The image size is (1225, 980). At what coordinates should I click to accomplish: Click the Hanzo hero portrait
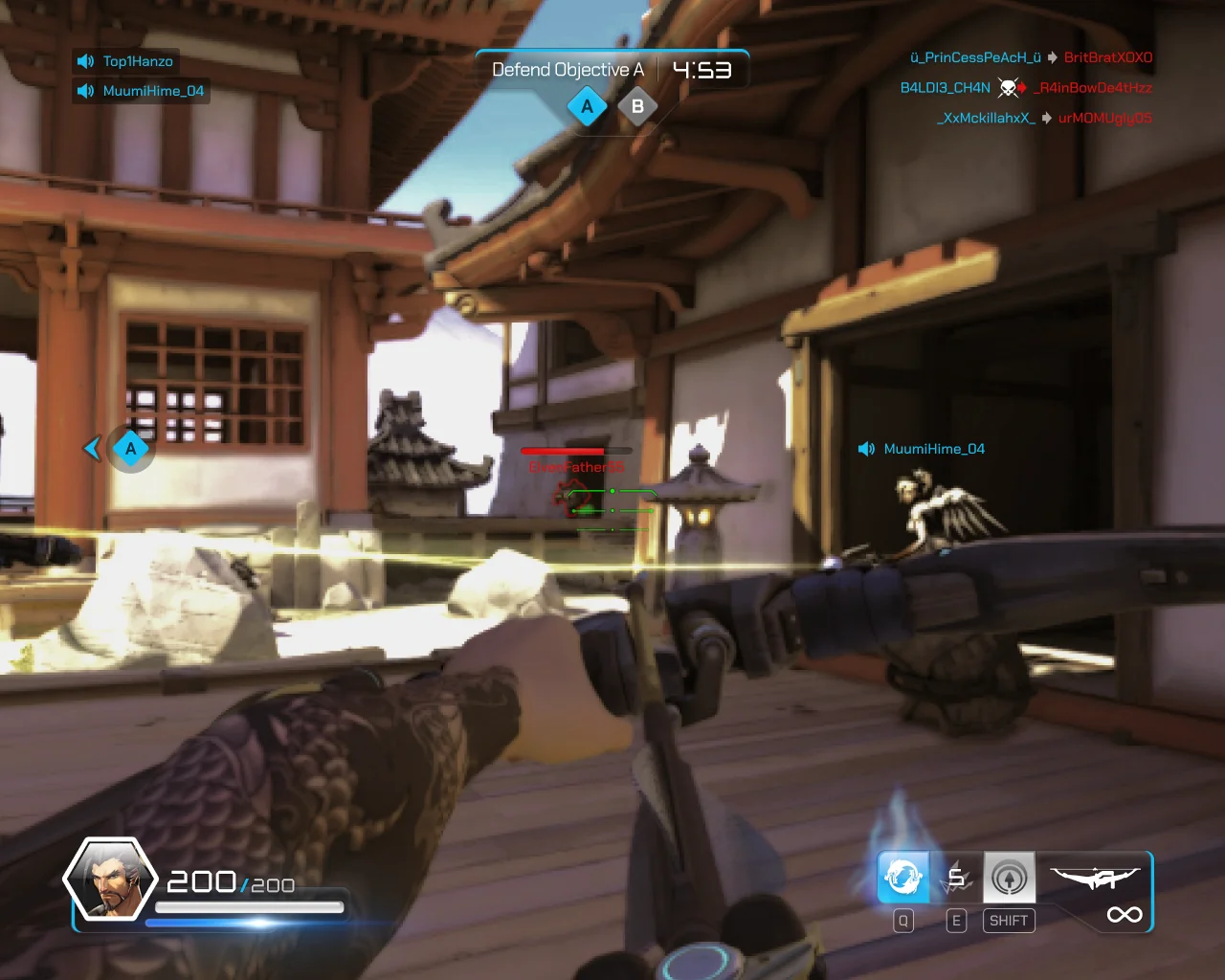click(x=109, y=880)
